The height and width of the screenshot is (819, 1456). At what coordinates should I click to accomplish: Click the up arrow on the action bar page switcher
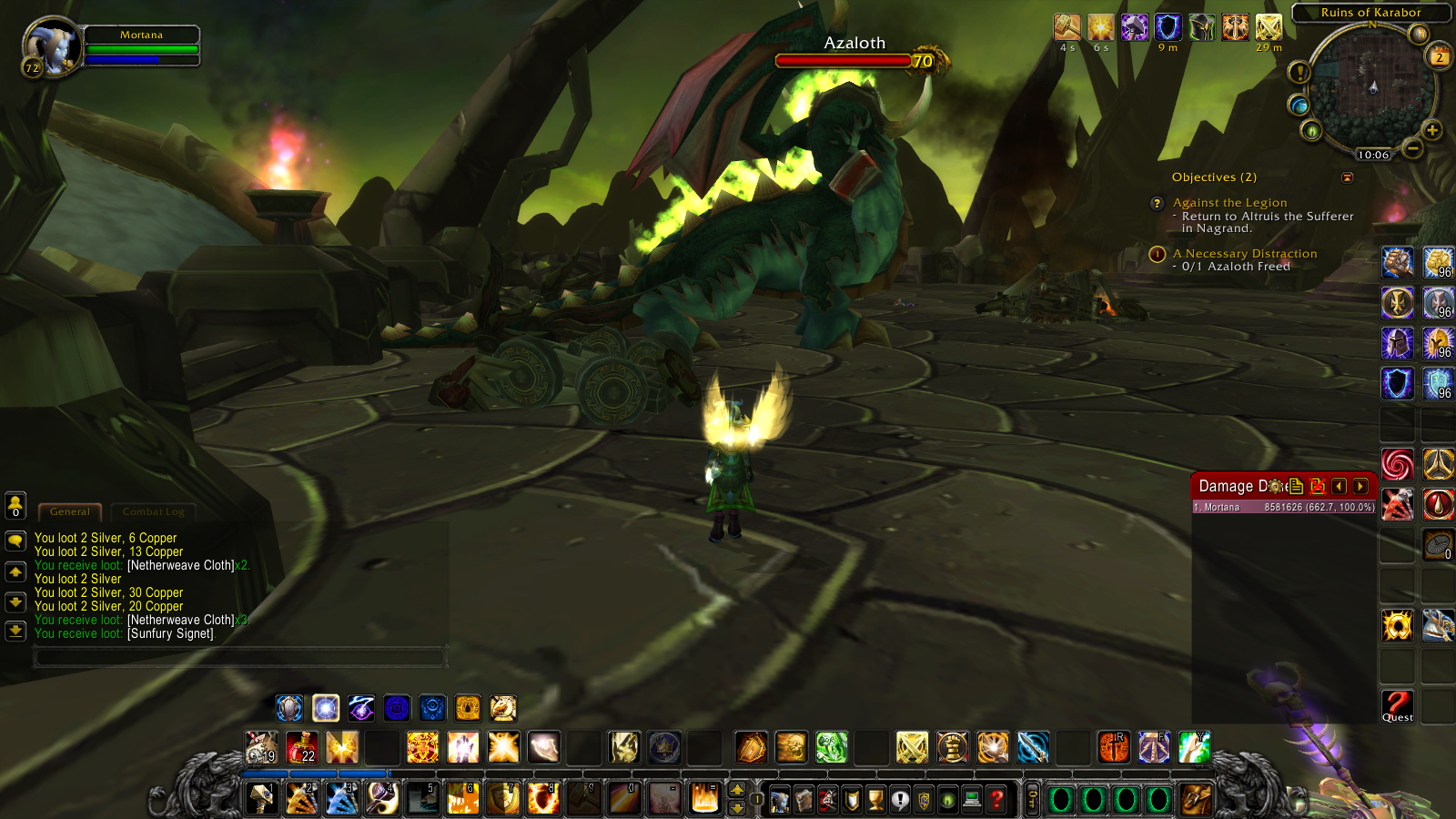pyautogui.click(x=737, y=789)
